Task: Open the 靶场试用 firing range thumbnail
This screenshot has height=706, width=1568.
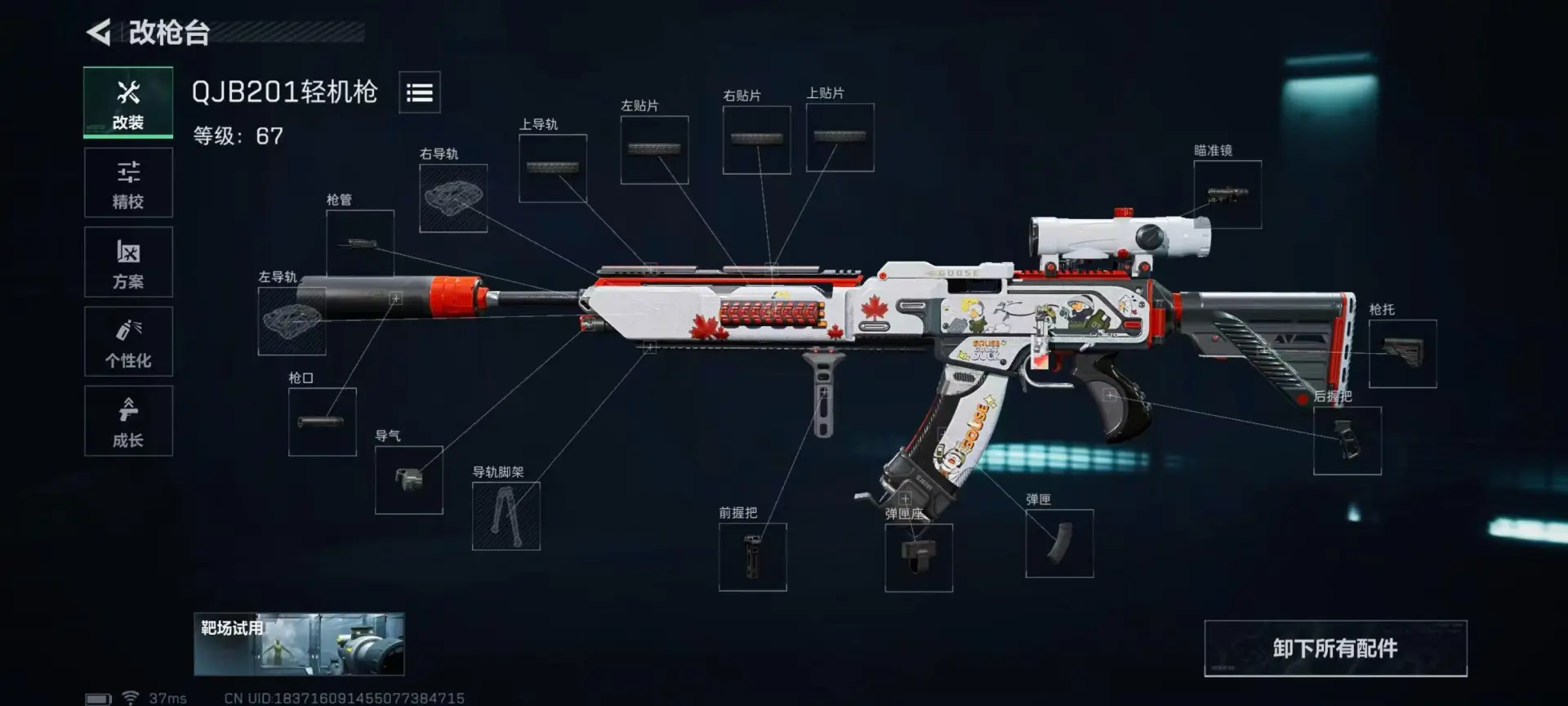Action: coord(299,644)
